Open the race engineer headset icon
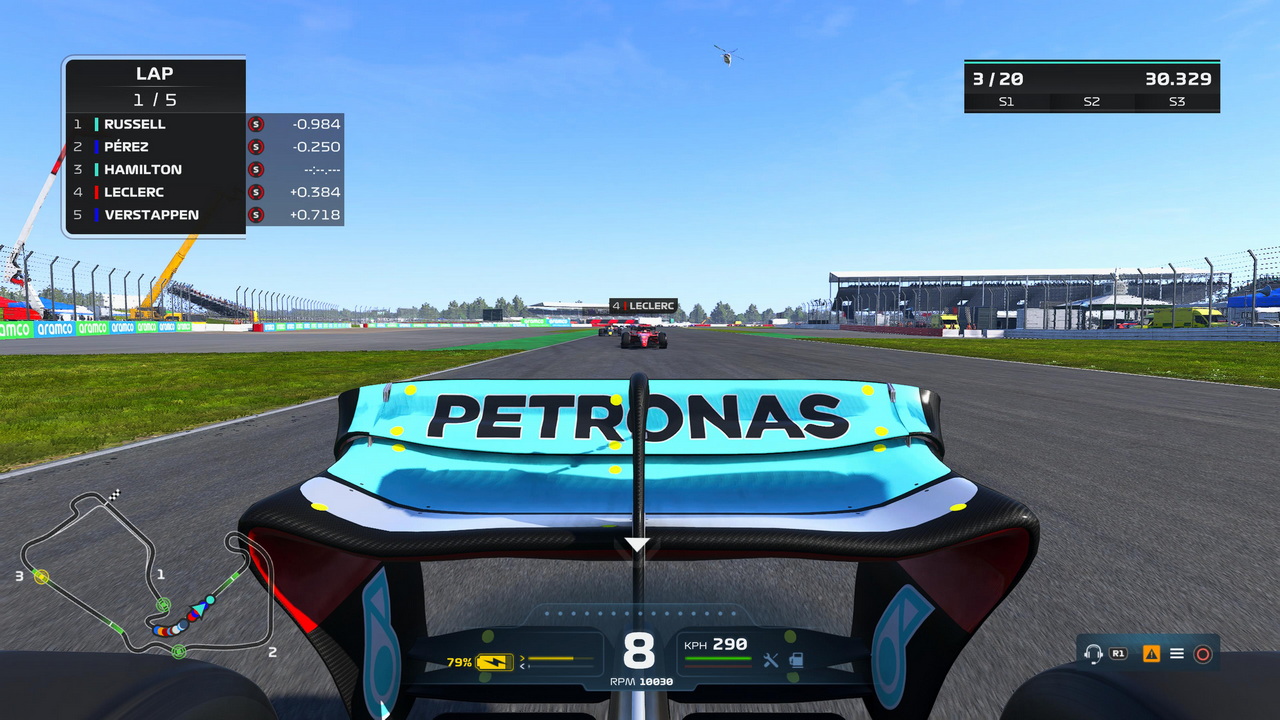Viewport: 1280px width, 720px height. tap(1093, 654)
